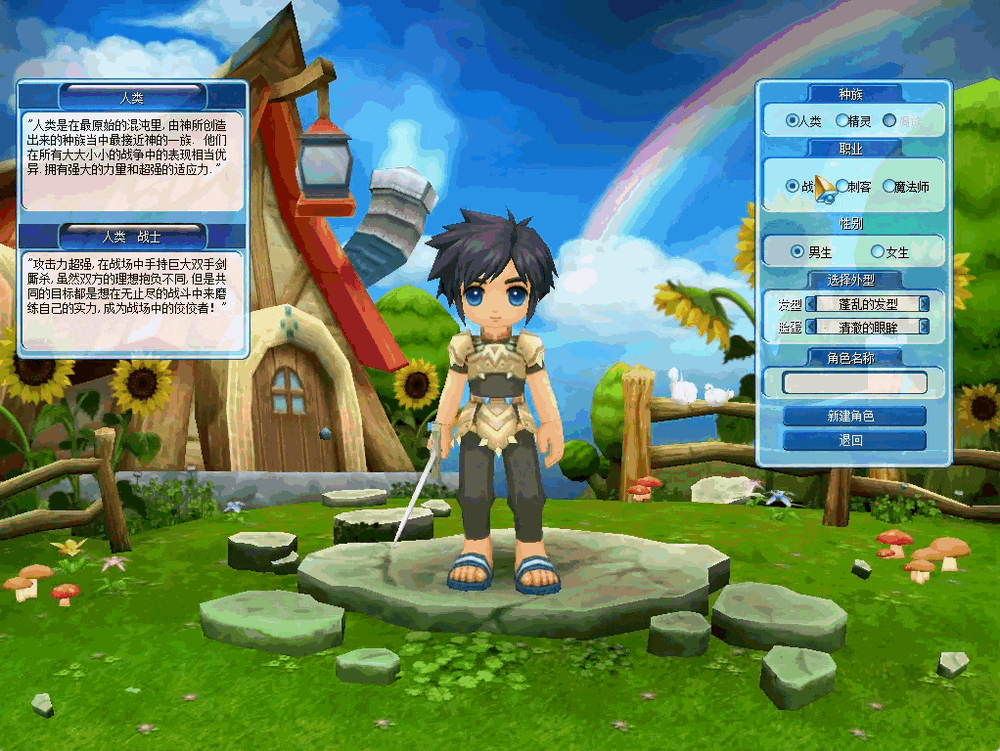Go back with the 退回 button

[855, 440]
